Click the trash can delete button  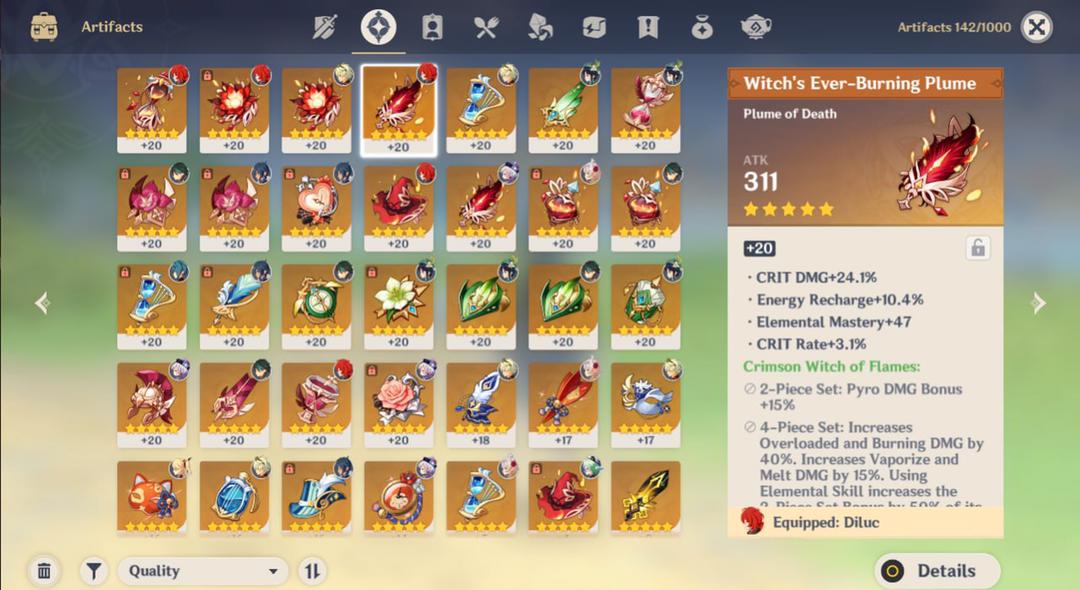[44, 571]
